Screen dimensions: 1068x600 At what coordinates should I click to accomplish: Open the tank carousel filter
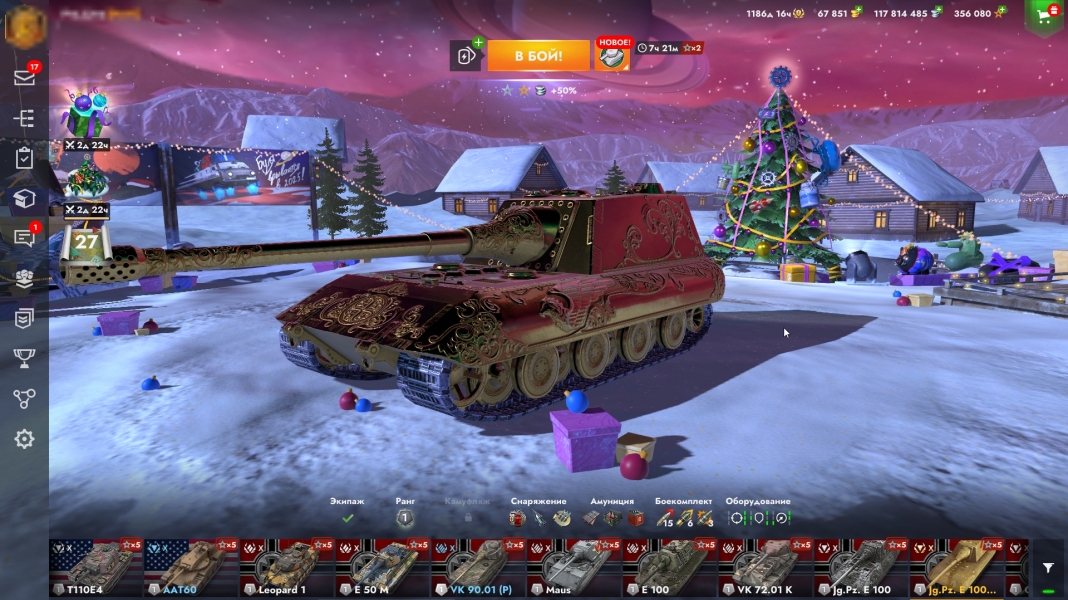point(1047,568)
